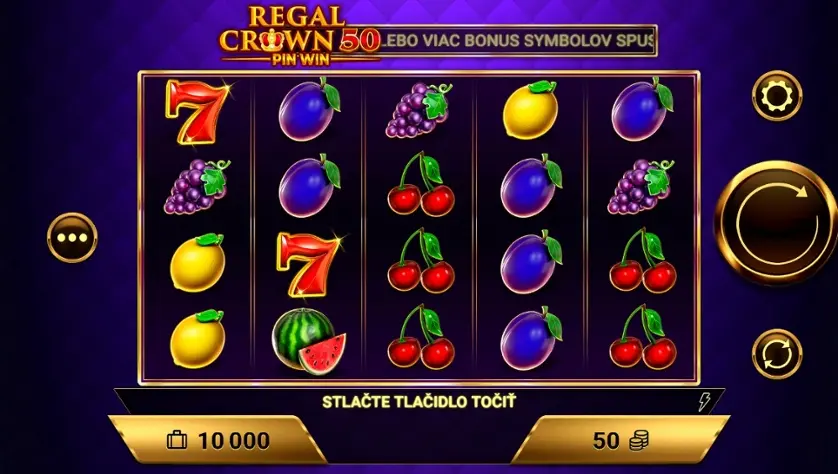Change the bet amount showing 50 coins

tap(620, 440)
